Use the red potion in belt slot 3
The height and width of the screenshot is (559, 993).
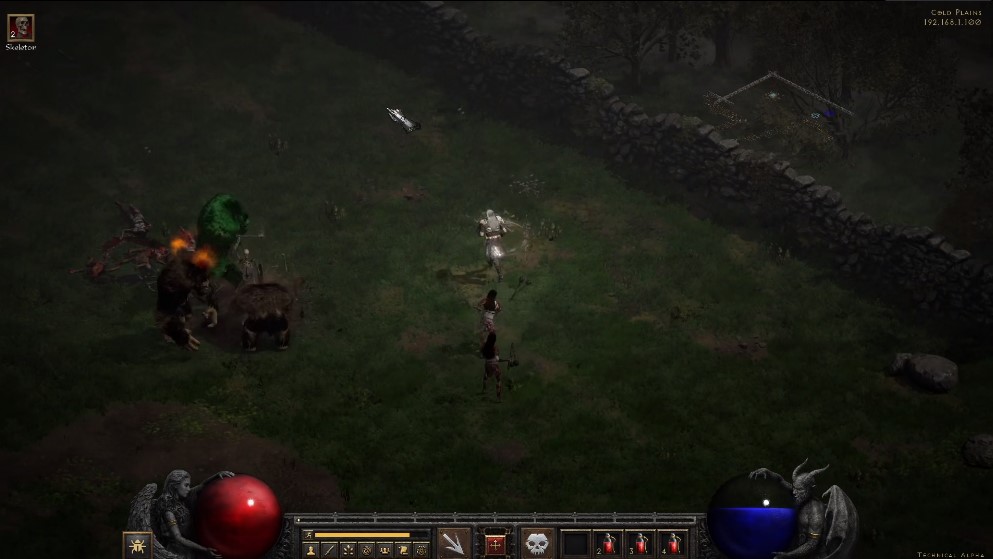coord(640,544)
